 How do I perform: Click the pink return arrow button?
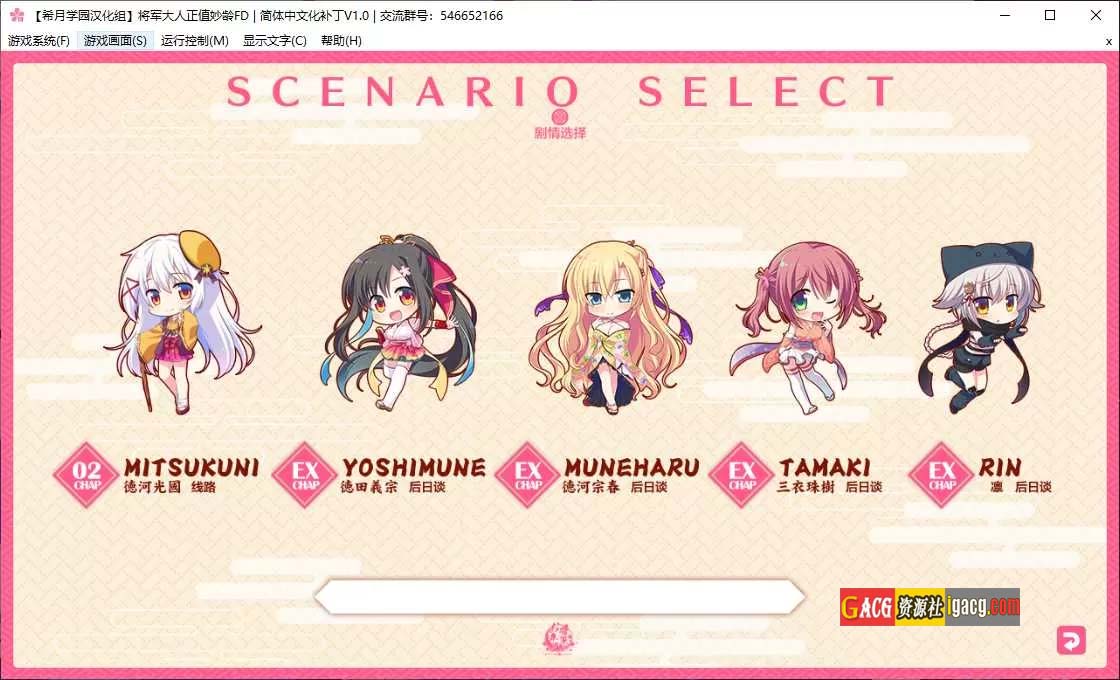1071,640
